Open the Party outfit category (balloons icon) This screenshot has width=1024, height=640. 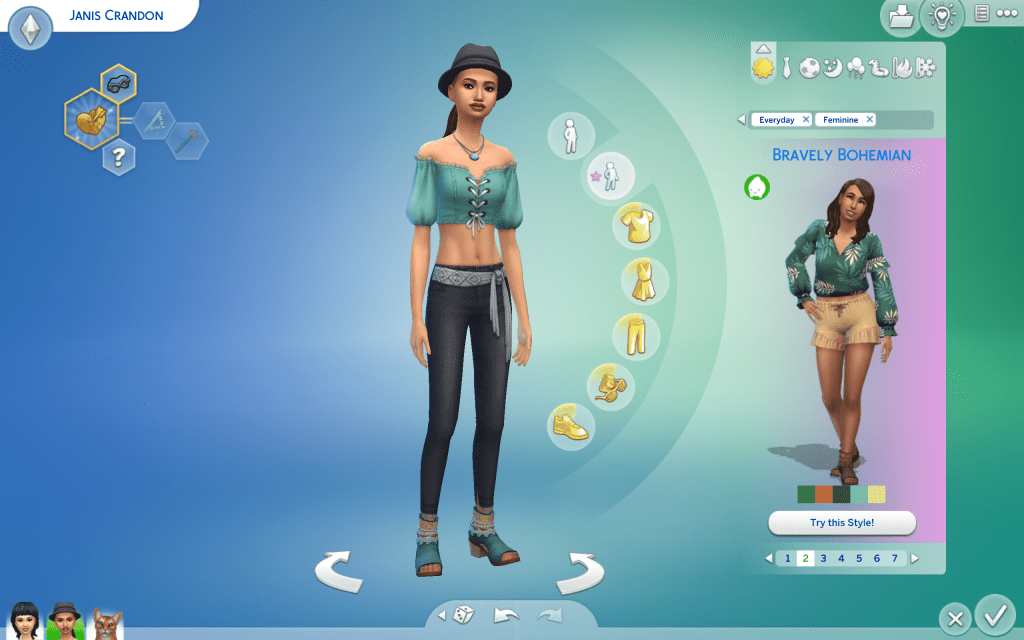pyautogui.click(x=856, y=68)
